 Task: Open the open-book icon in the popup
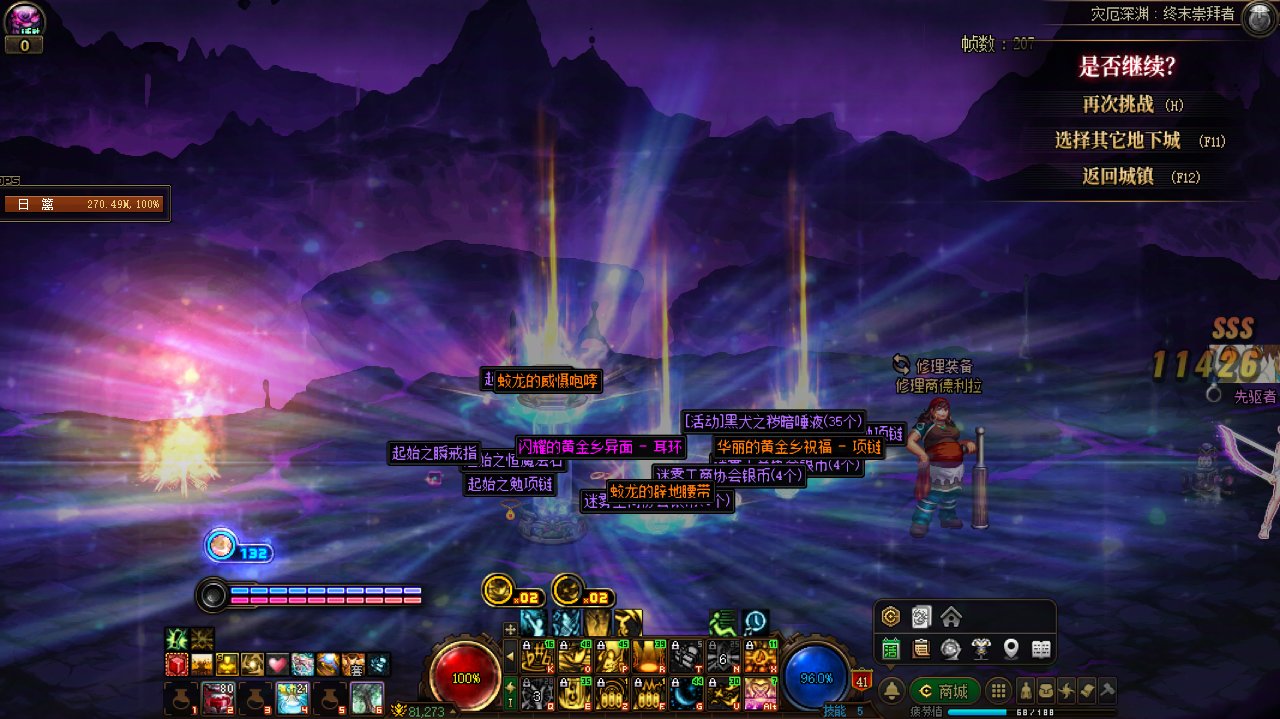(x=1041, y=649)
